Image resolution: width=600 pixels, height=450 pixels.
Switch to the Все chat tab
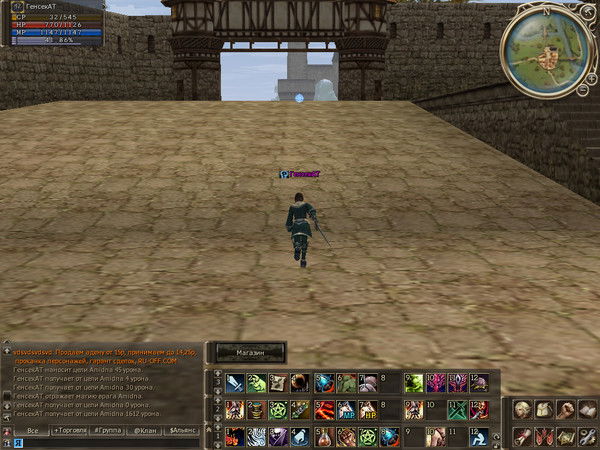pyautogui.click(x=33, y=430)
